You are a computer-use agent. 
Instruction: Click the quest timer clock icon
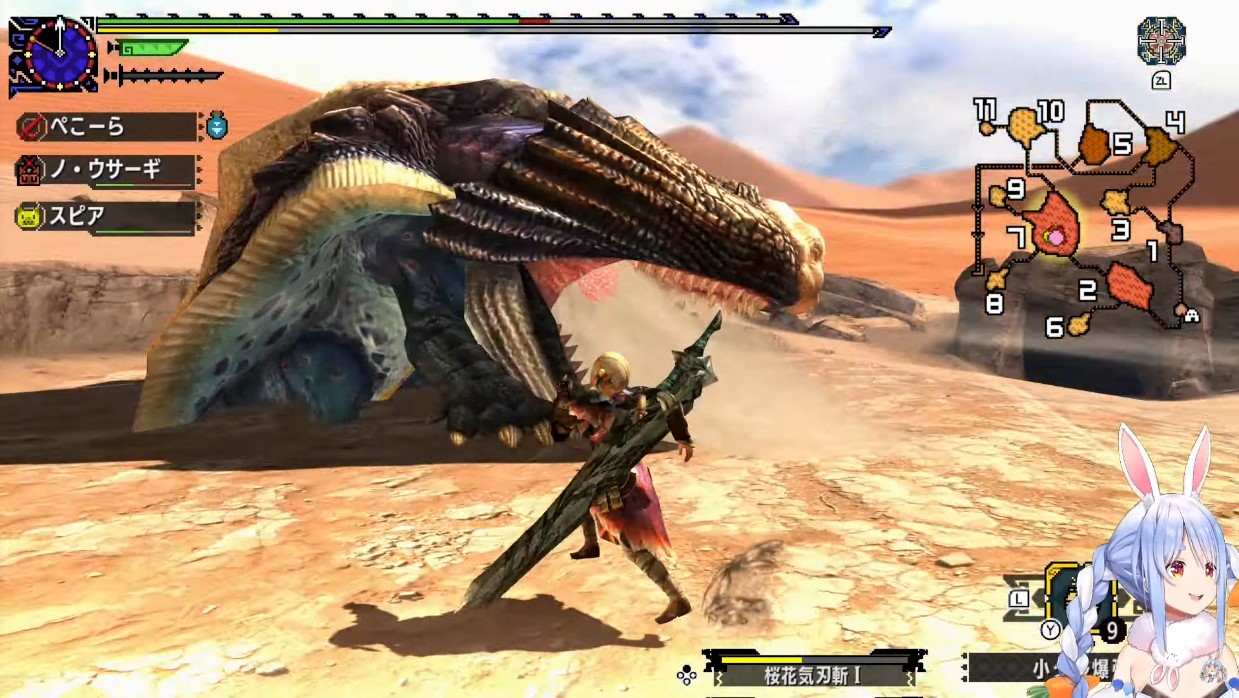pyautogui.click(x=60, y=53)
